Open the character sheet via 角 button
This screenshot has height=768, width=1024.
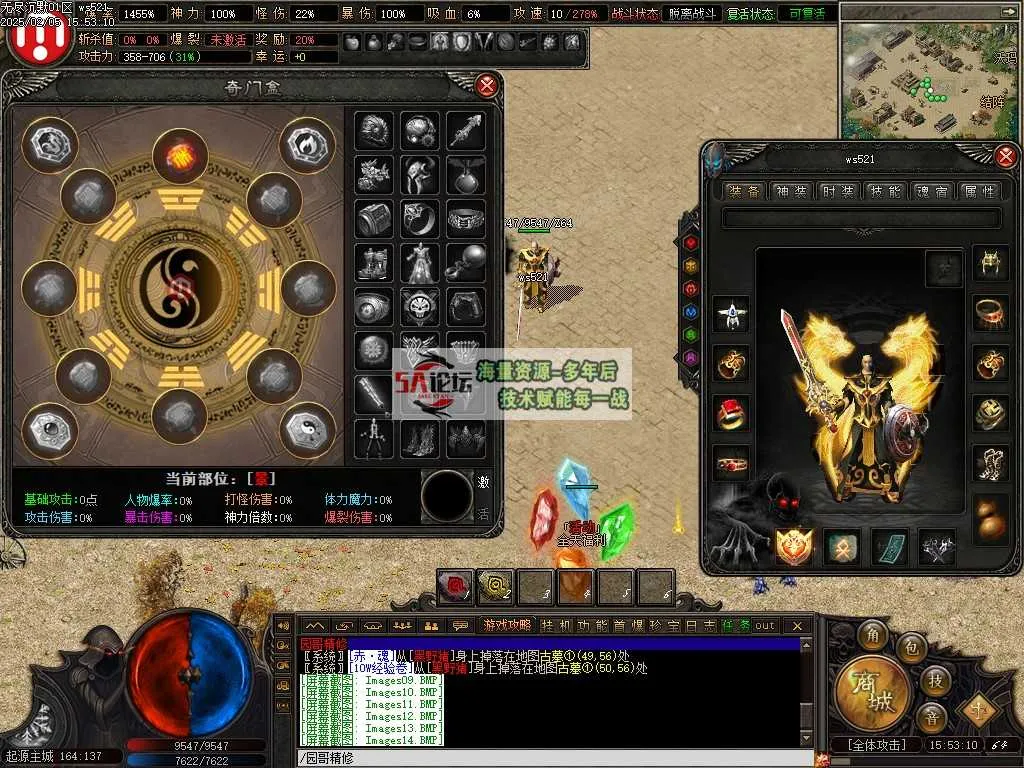pyautogui.click(x=873, y=636)
